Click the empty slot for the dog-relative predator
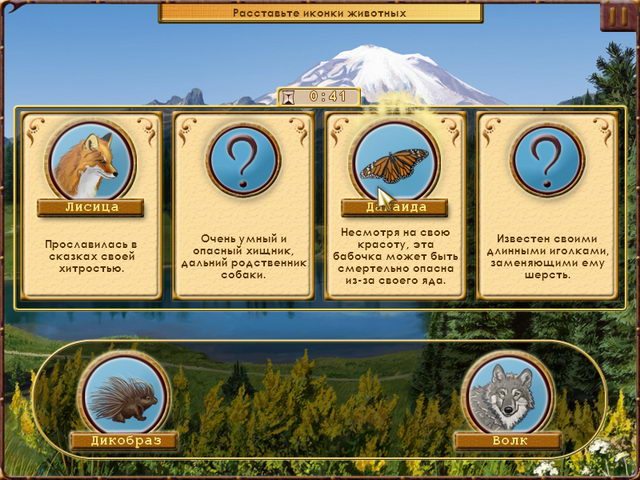The width and height of the screenshot is (640, 480). pyautogui.click(x=242, y=160)
